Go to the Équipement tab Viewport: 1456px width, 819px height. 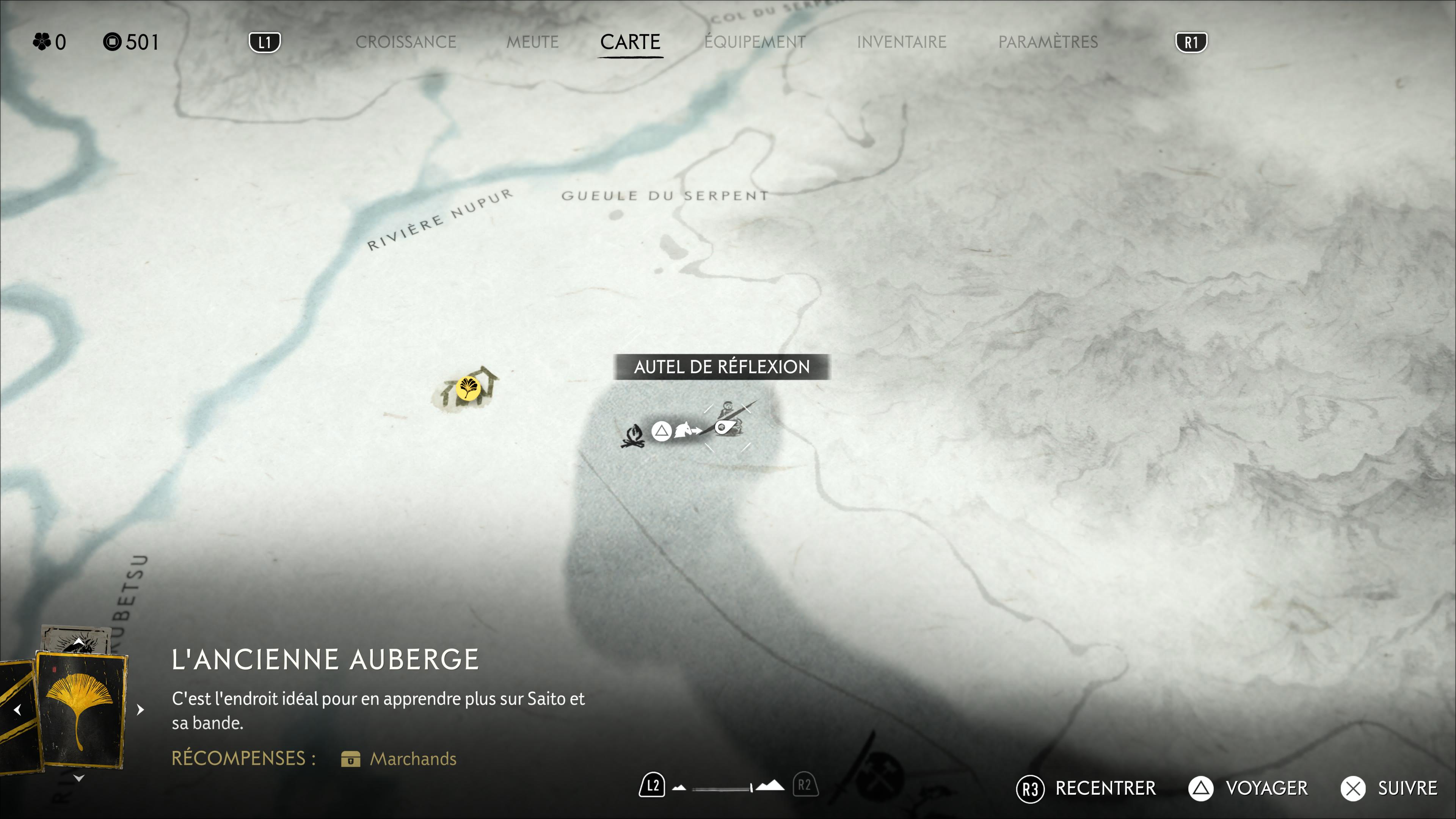(755, 42)
